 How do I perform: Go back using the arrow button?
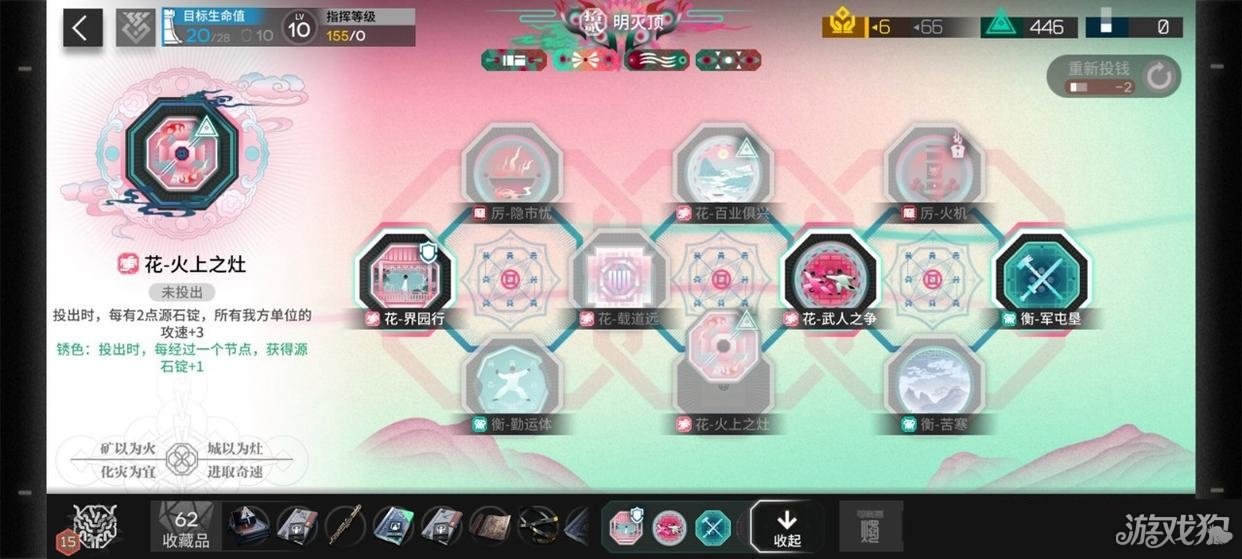[82, 27]
